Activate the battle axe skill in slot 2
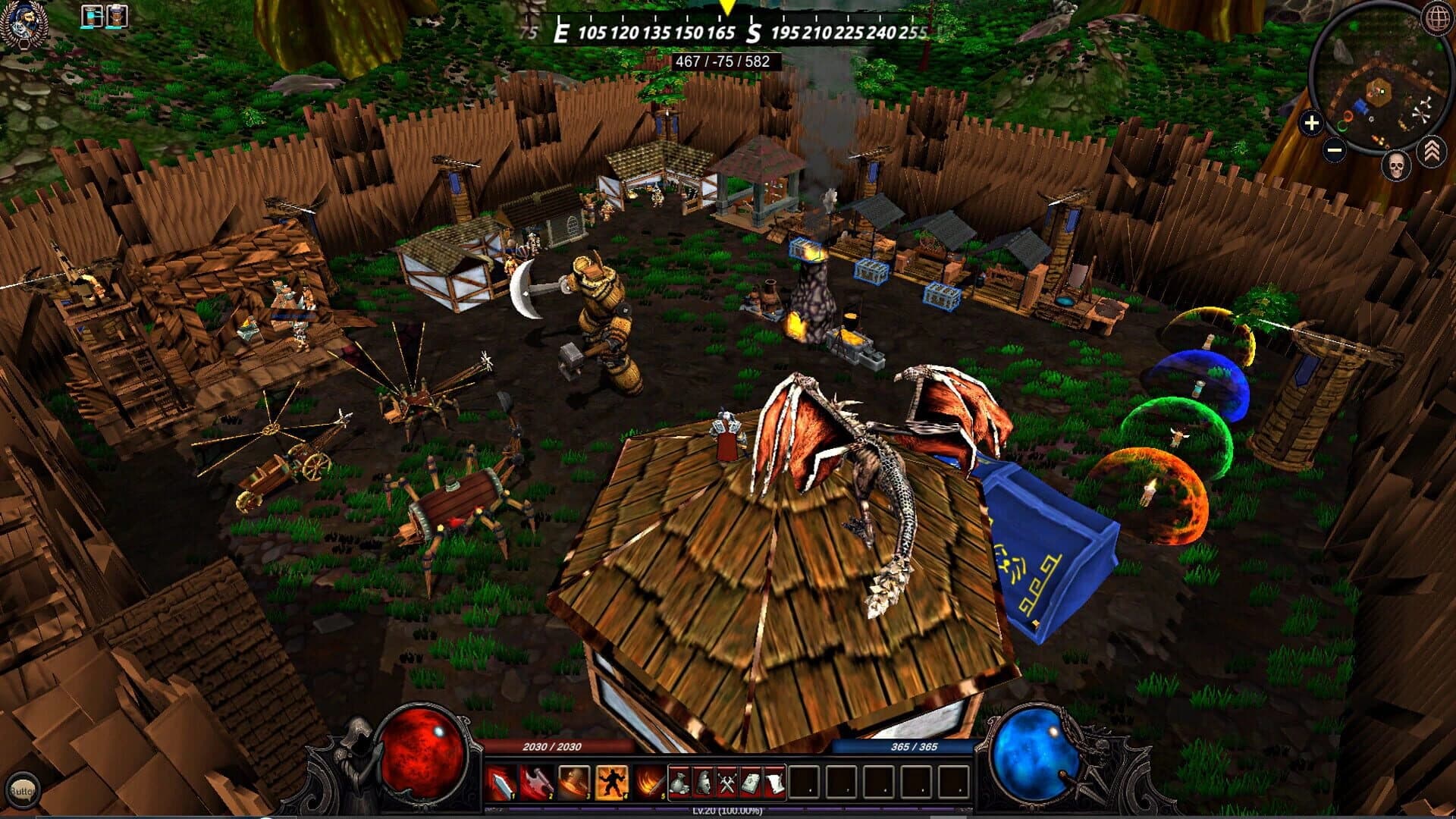 click(537, 781)
